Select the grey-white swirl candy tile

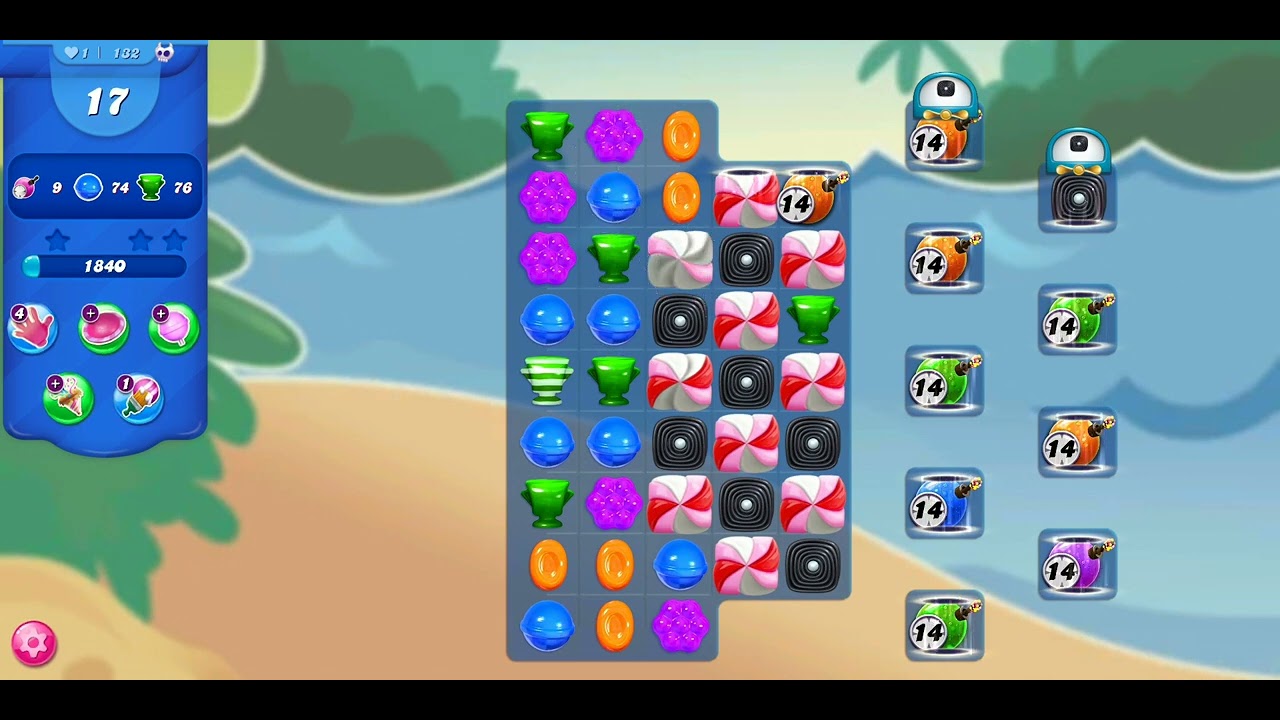click(680, 258)
